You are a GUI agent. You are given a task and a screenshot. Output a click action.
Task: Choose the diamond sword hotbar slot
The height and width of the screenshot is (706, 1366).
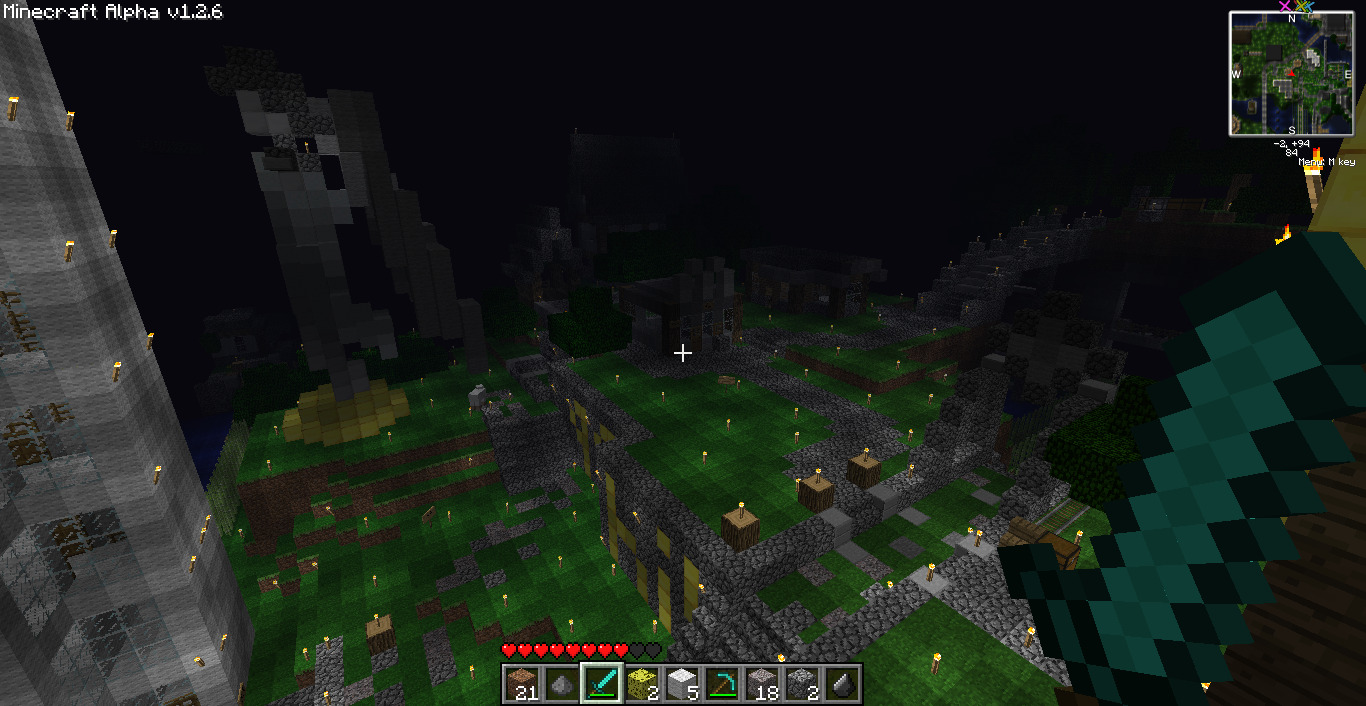pos(602,684)
